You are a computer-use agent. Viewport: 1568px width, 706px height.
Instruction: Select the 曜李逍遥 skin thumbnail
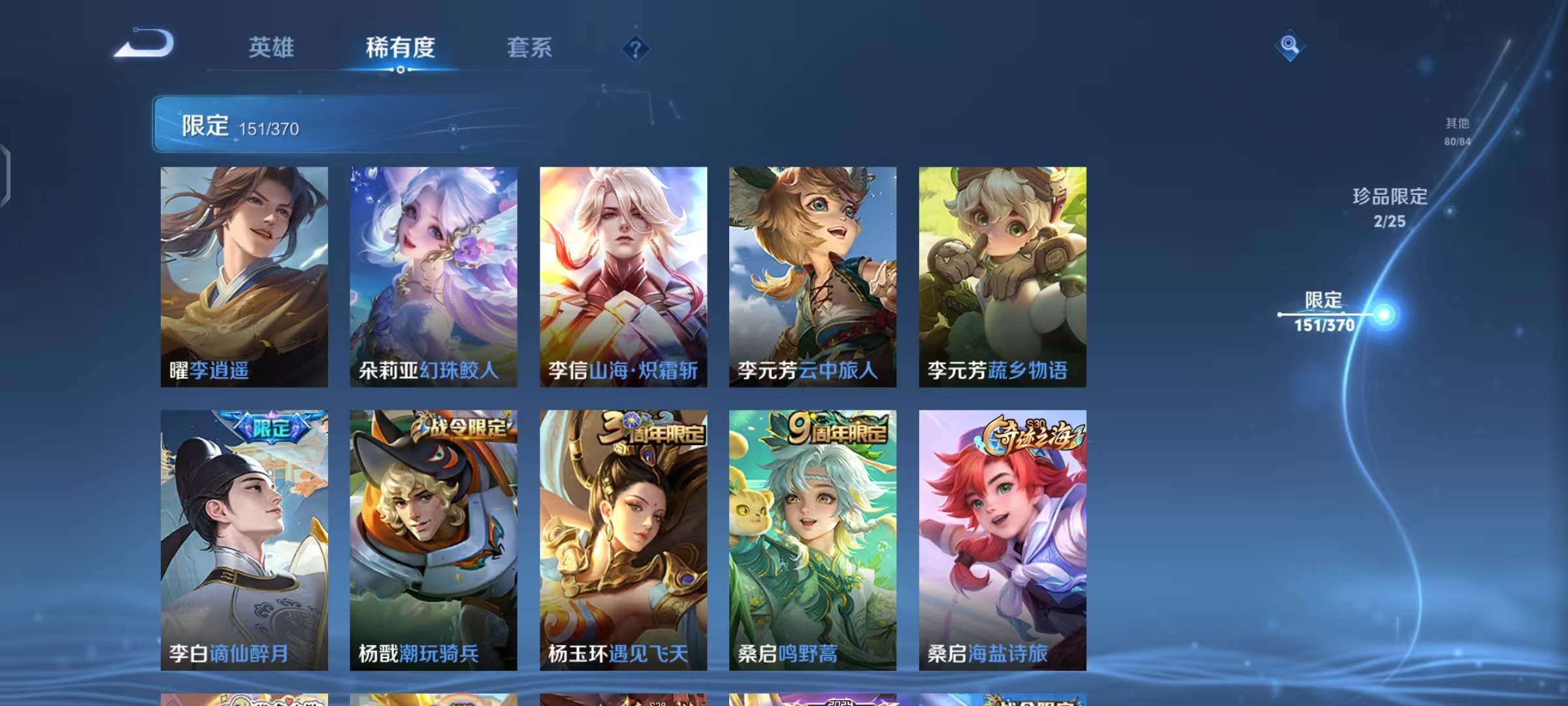pyautogui.click(x=245, y=275)
